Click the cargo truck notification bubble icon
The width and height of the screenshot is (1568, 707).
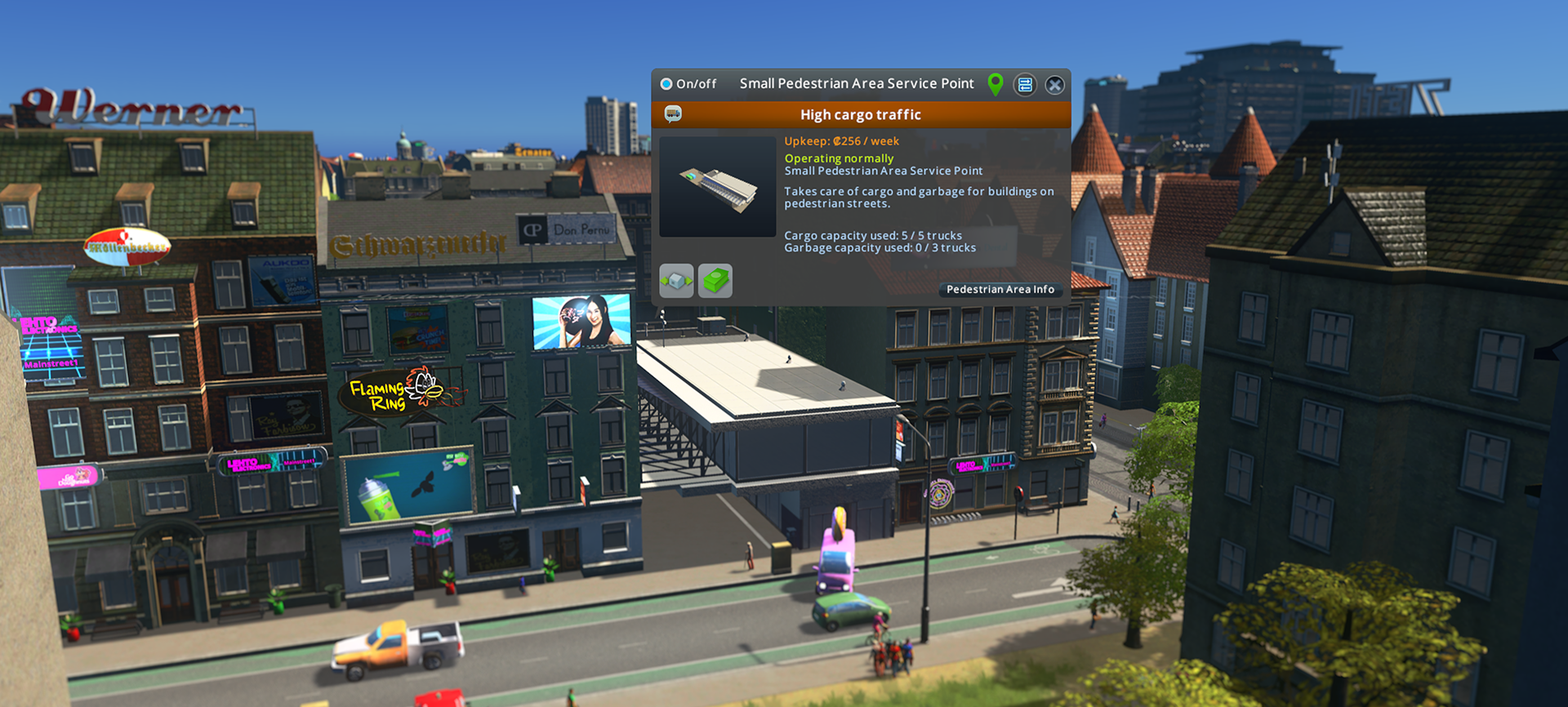[673, 113]
